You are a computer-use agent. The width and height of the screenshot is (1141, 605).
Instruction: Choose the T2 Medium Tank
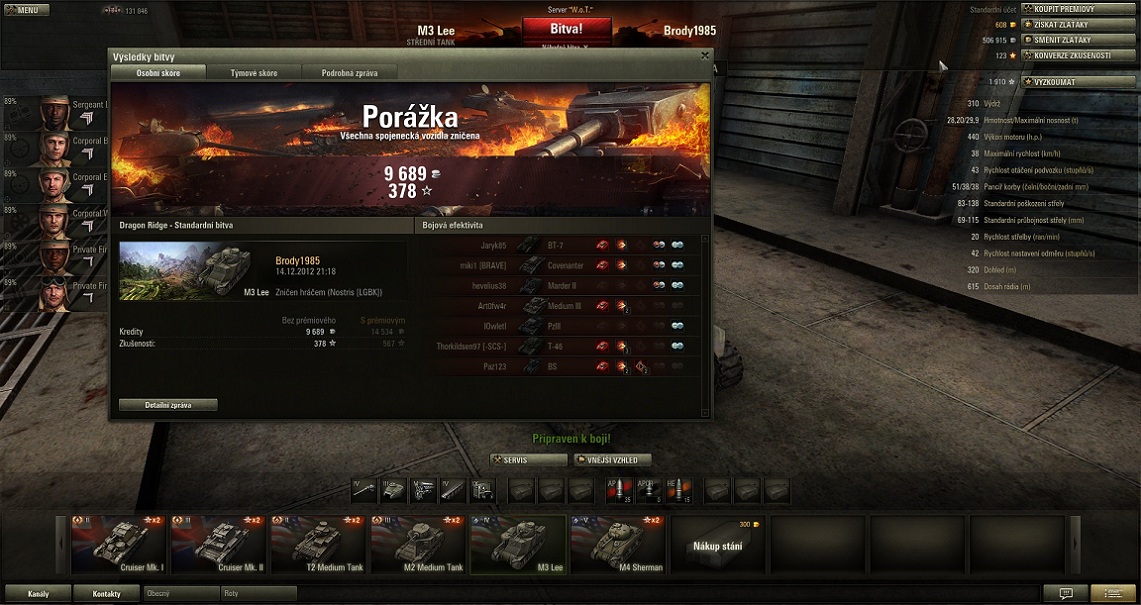point(319,545)
